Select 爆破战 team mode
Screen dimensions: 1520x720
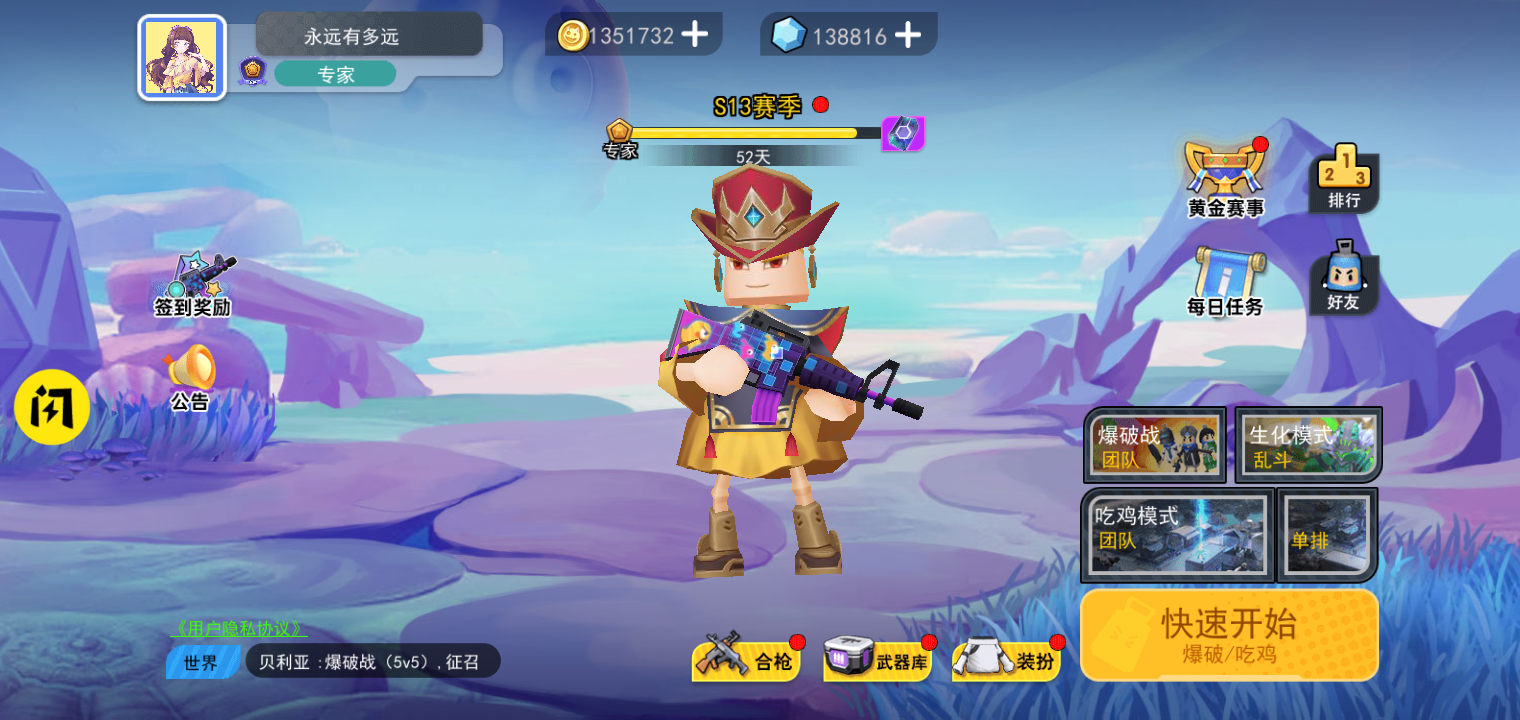point(1155,445)
